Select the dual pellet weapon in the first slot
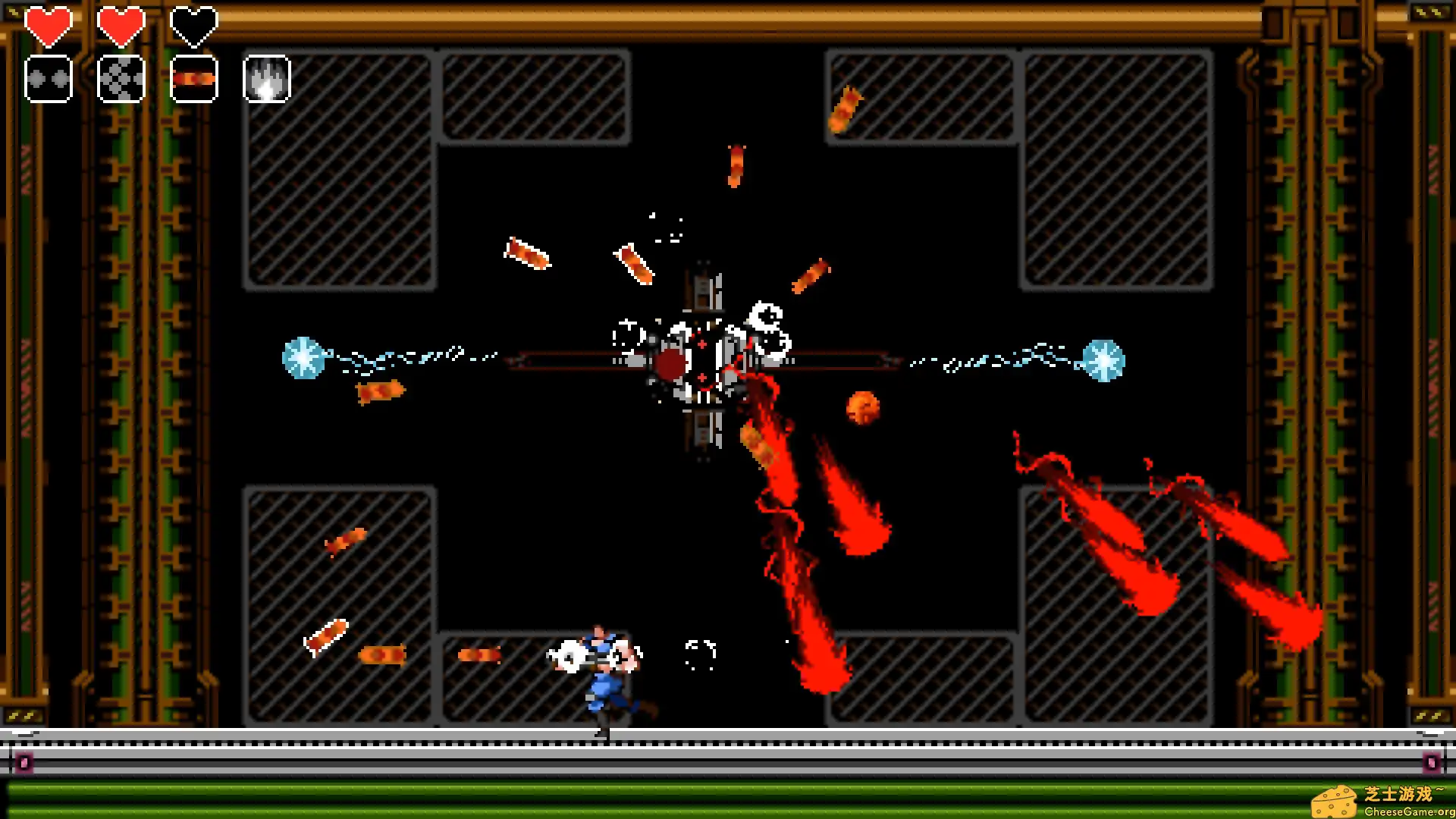 point(48,78)
